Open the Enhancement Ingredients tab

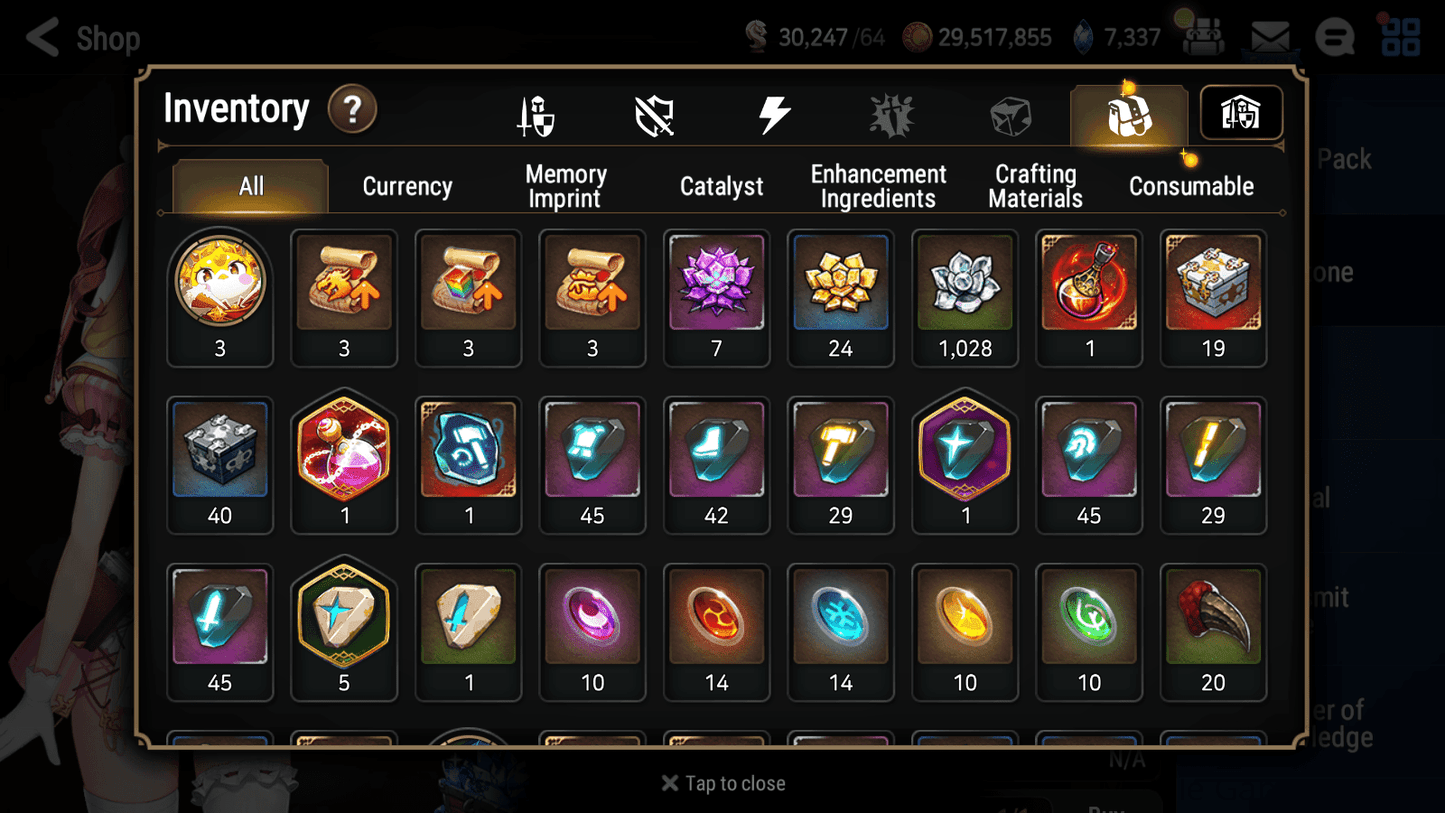click(878, 186)
